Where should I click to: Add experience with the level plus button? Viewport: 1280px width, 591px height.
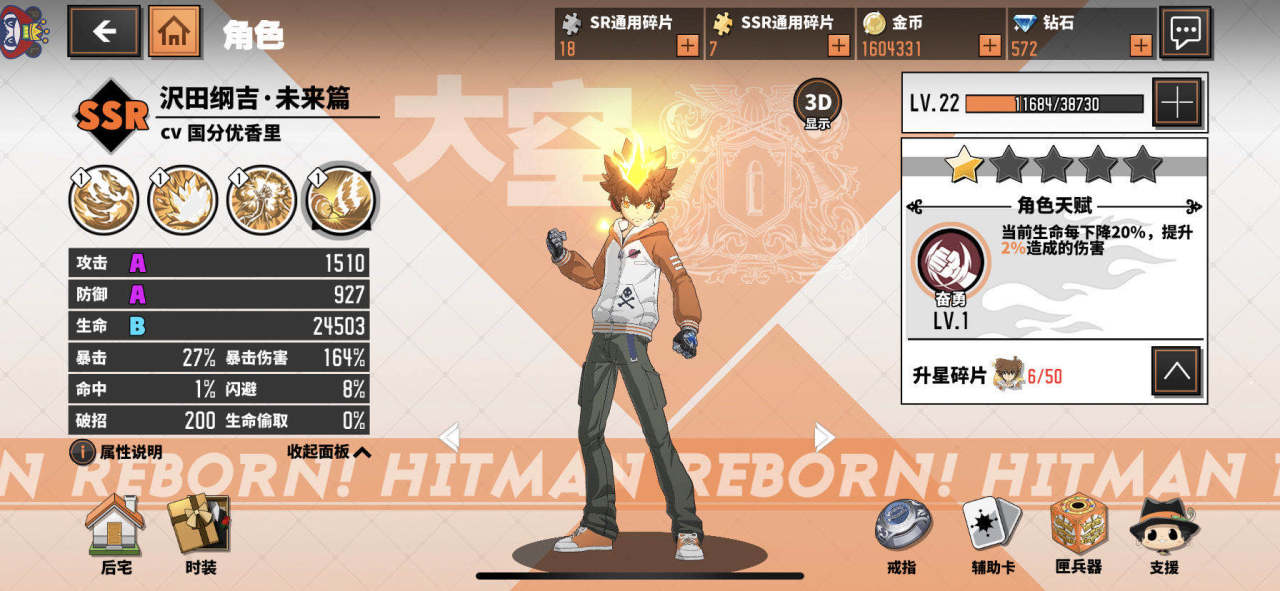(1177, 102)
